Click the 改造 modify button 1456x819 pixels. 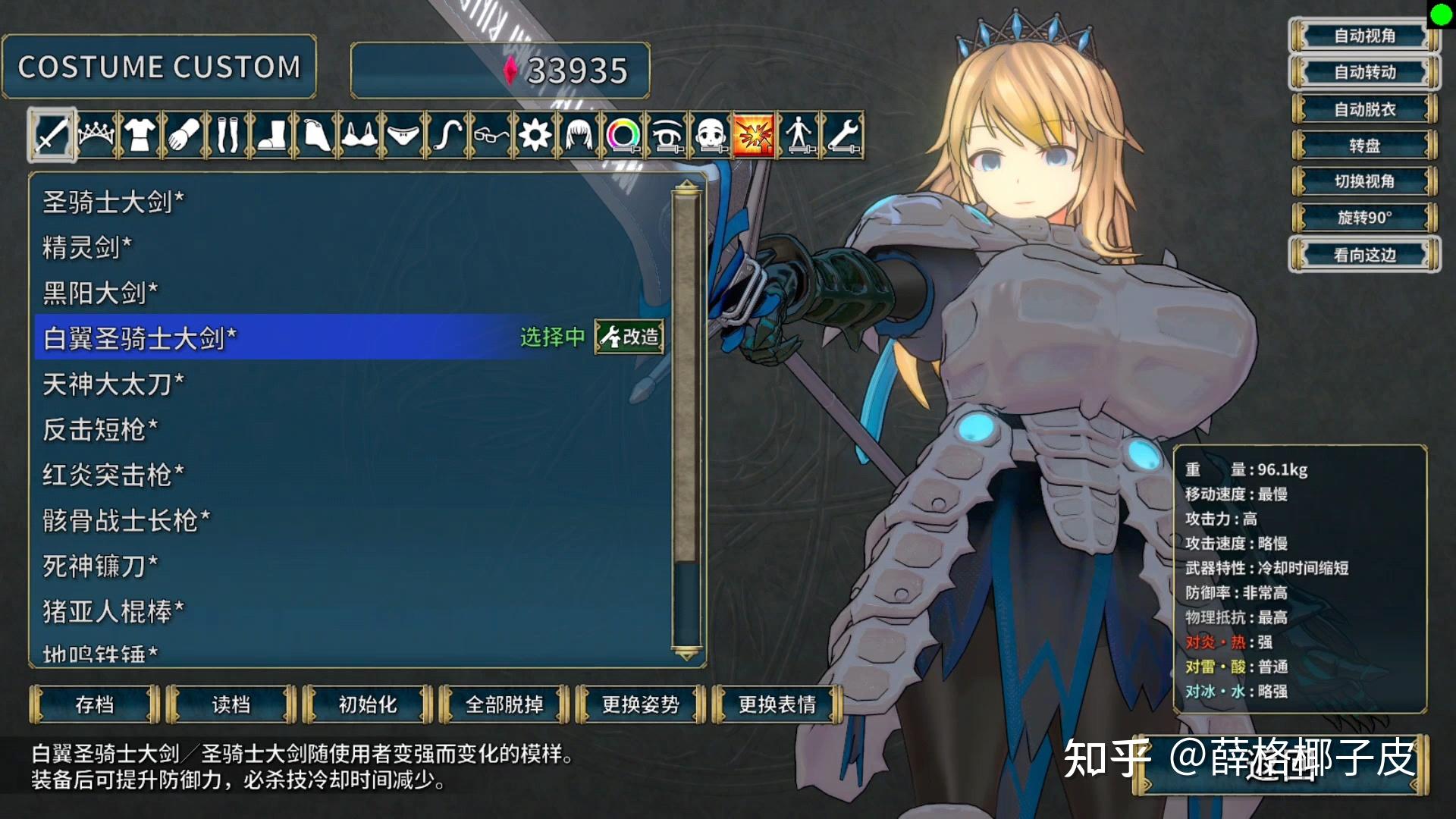629,337
